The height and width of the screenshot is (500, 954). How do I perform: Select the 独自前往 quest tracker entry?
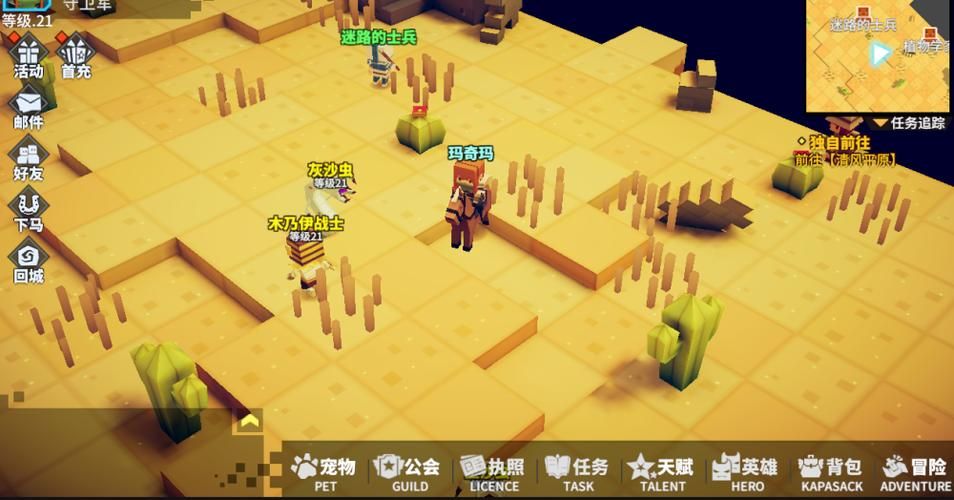click(x=846, y=152)
